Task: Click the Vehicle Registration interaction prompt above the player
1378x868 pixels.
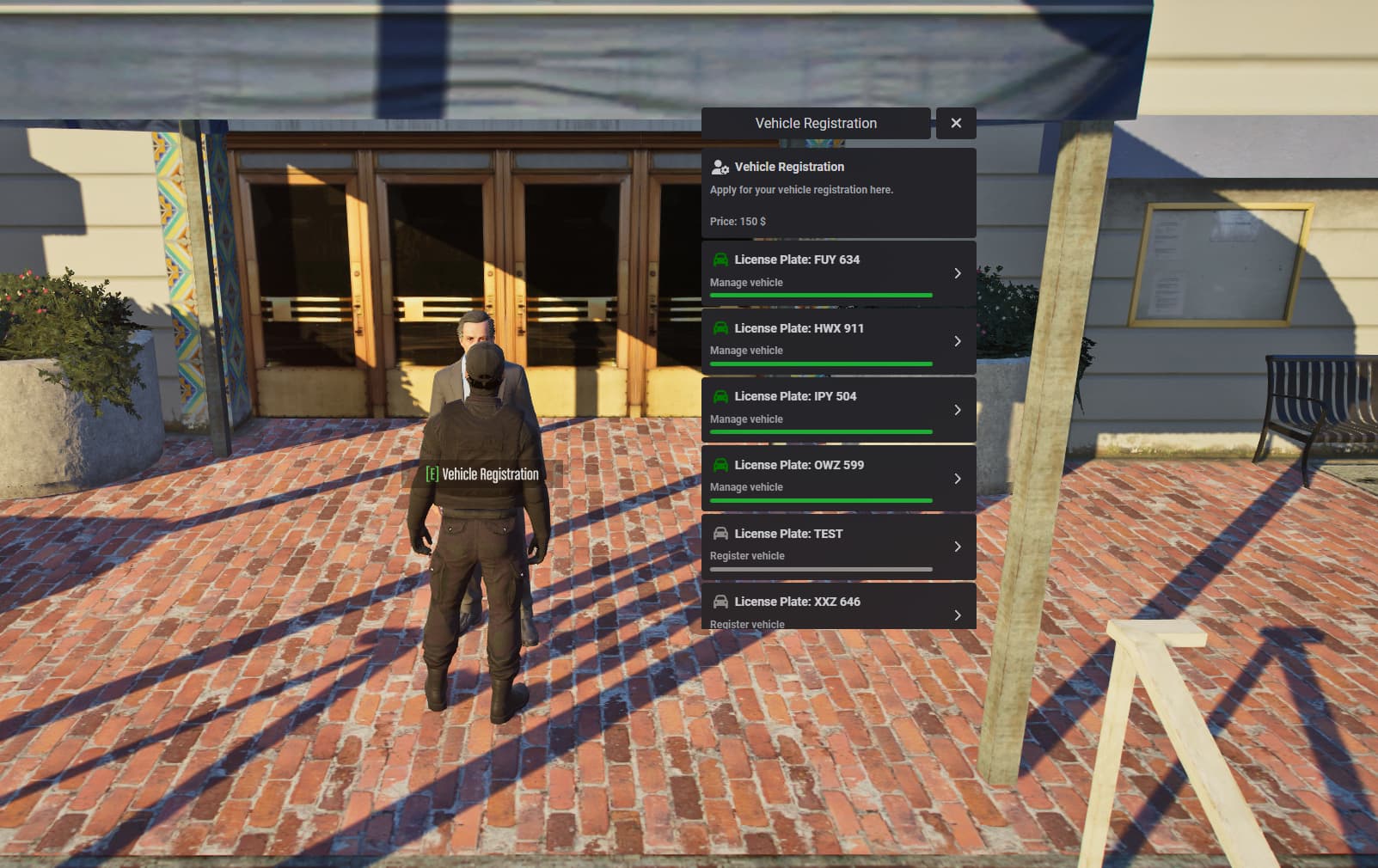Action: point(484,474)
